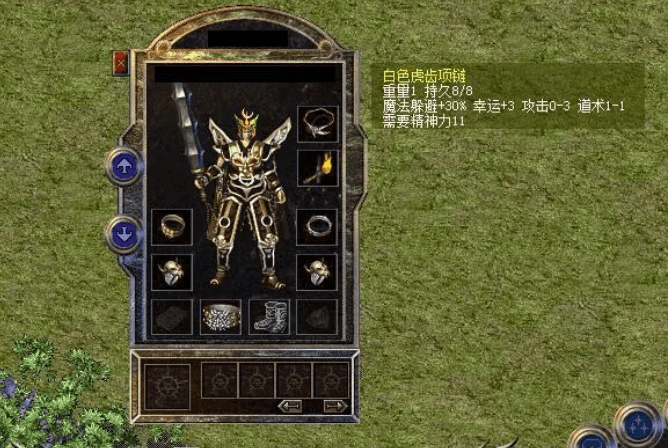Choose the gold ring slot
Screen dimensions: 668x448
pos(171,226)
